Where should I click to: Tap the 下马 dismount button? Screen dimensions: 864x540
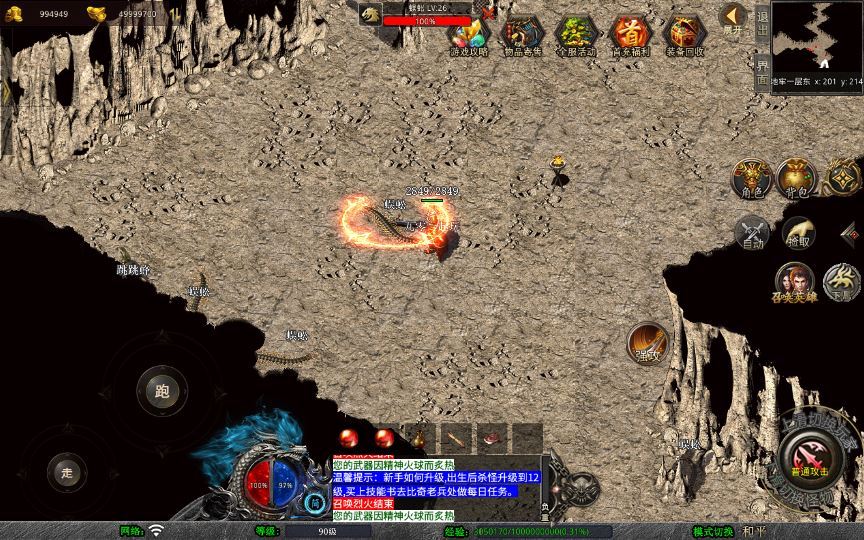[x=842, y=282]
